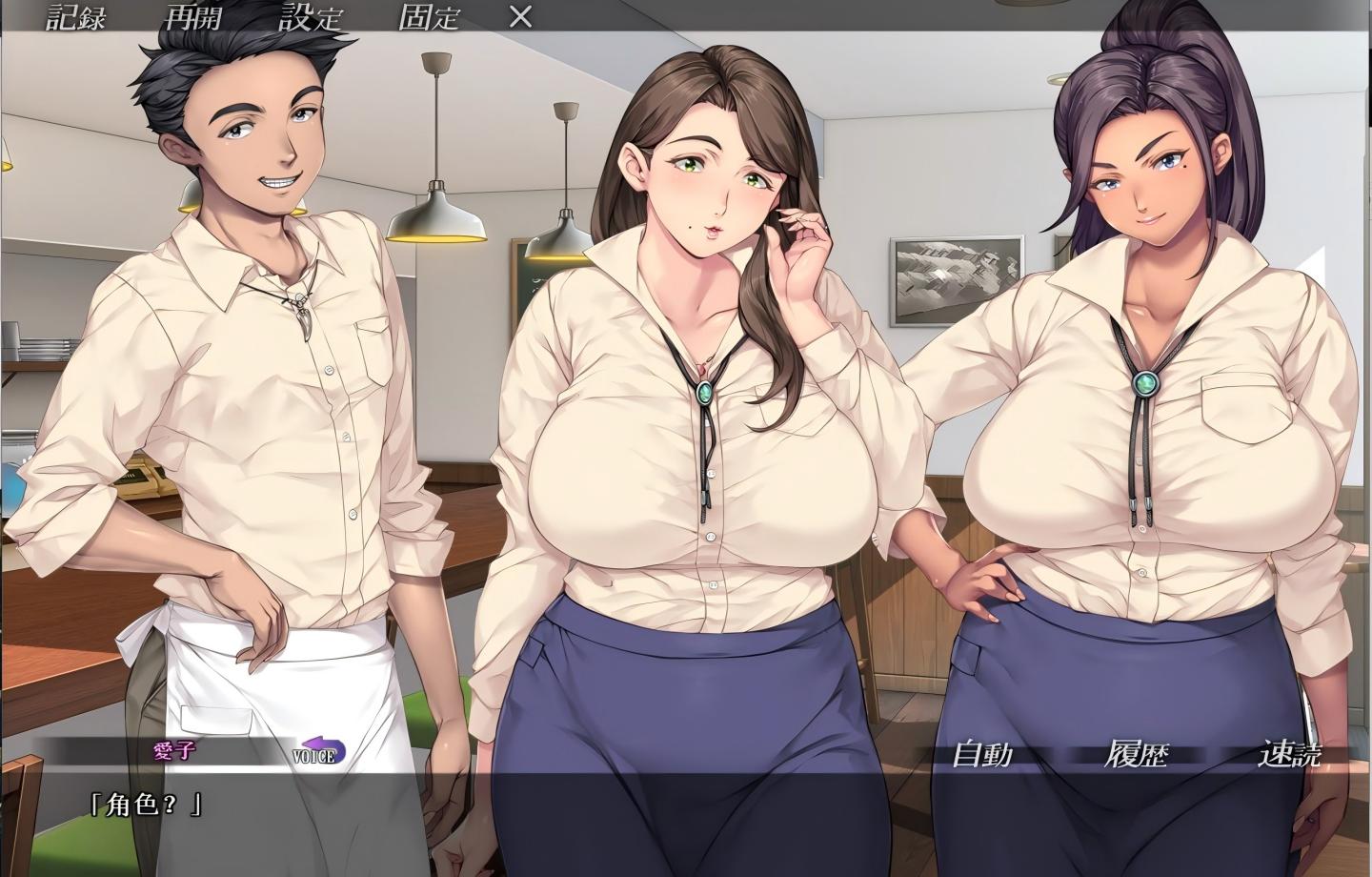The height and width of the screenshot is (877, 1372).
Task: Select 固定 on the top menu bar
Action: (431, 16)
